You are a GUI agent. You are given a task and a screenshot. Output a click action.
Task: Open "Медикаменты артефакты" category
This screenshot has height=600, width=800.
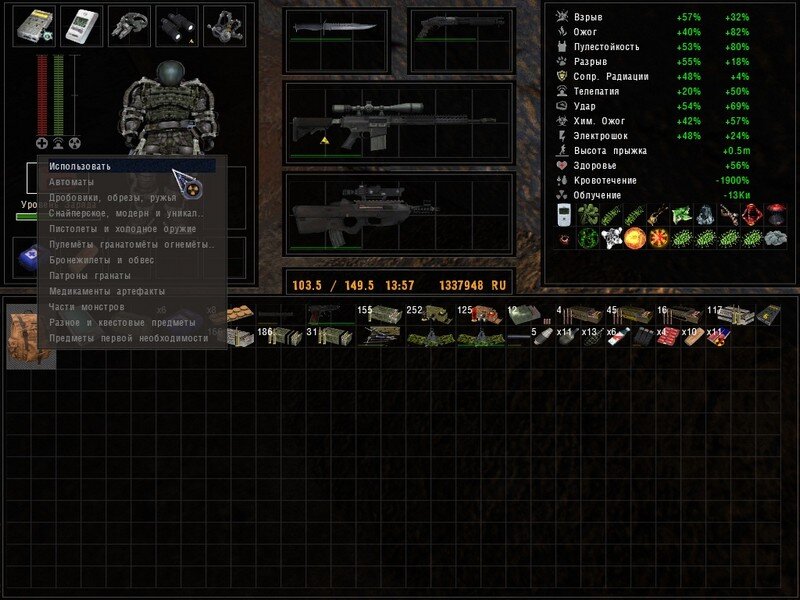point(107,291)
